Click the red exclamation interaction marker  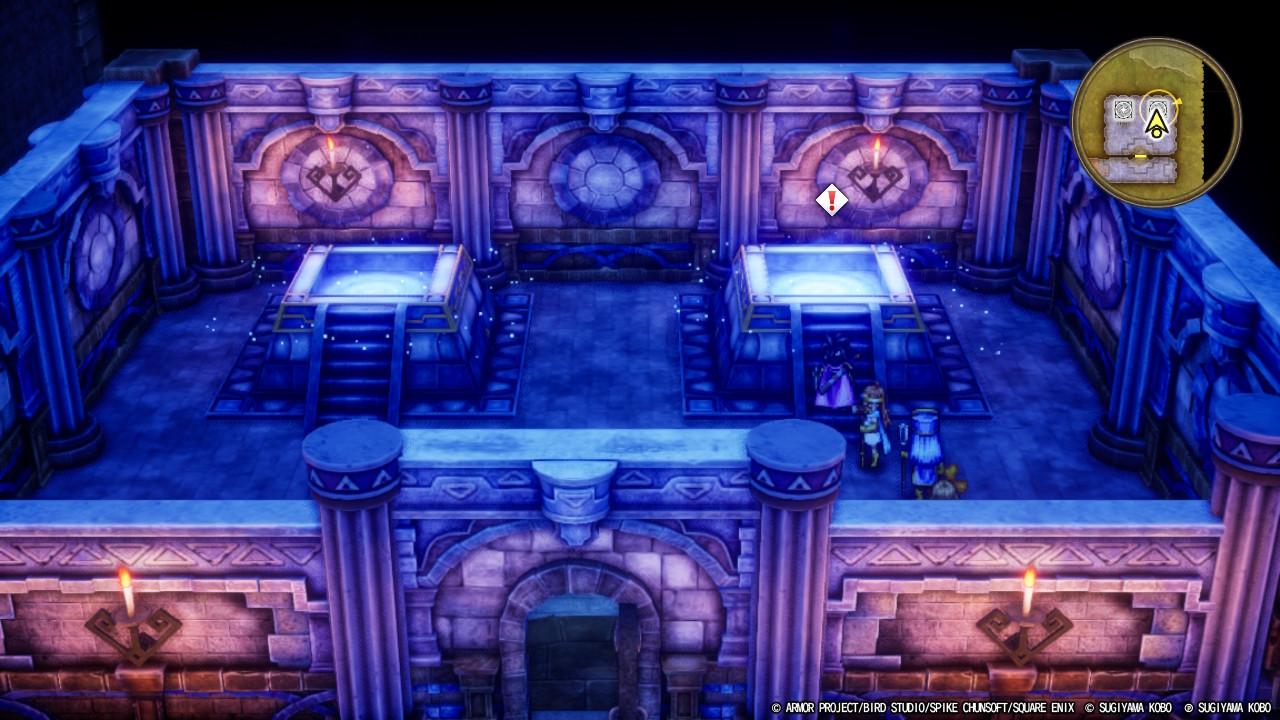(x=831, y=200)
